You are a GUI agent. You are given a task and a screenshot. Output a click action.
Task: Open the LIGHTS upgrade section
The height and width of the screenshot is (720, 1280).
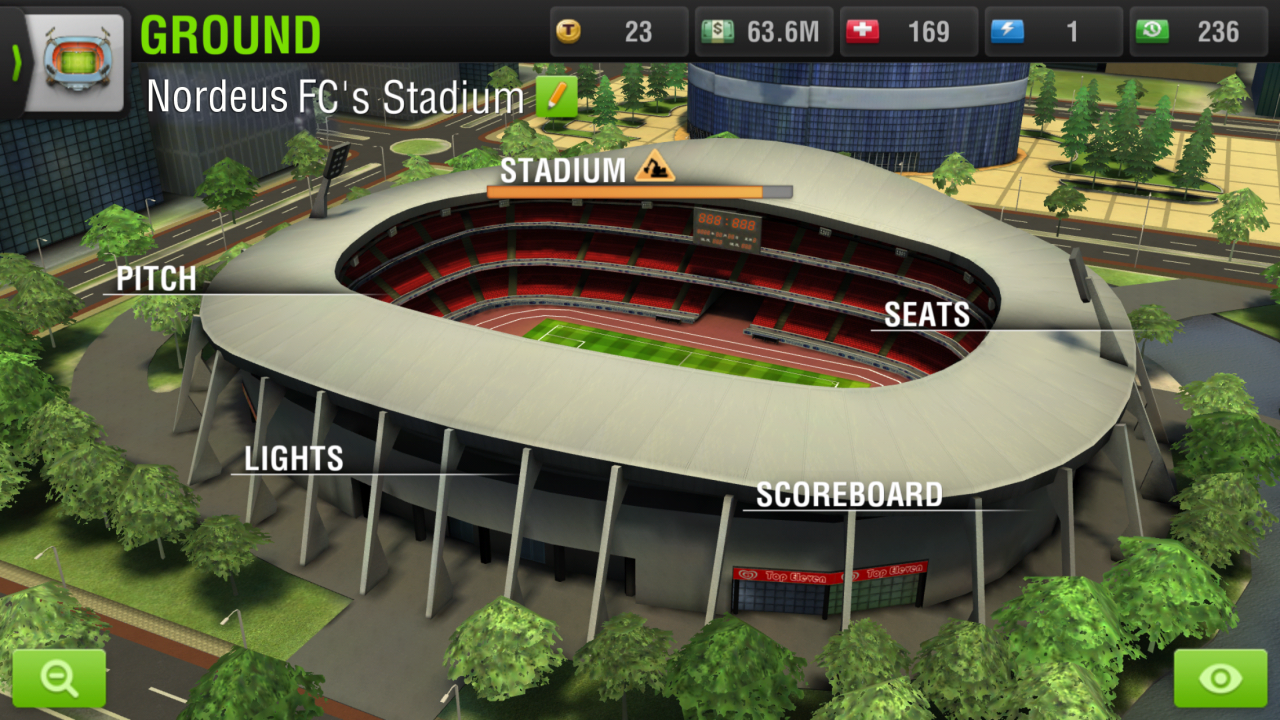pos(294,459)
